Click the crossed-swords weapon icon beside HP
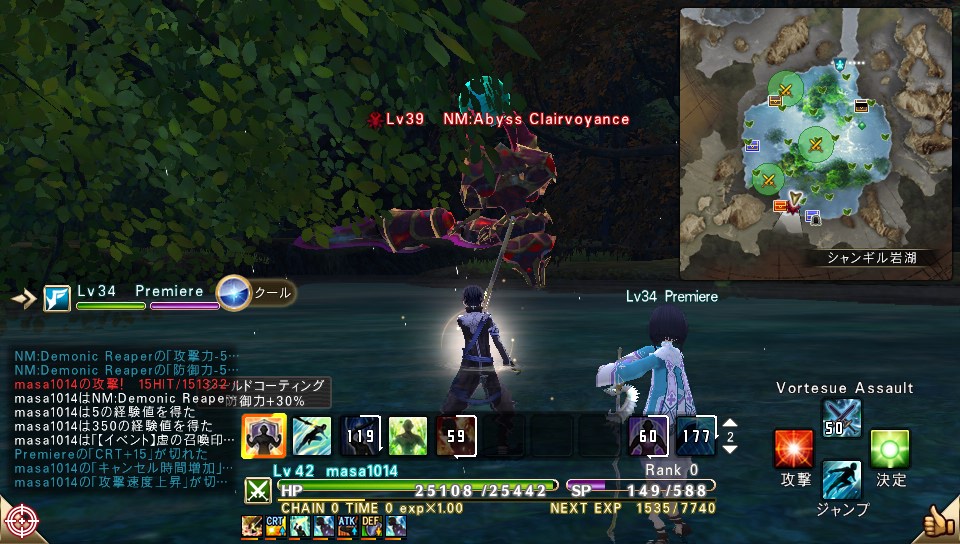960x544 pixels. click(x=256, y=490)
